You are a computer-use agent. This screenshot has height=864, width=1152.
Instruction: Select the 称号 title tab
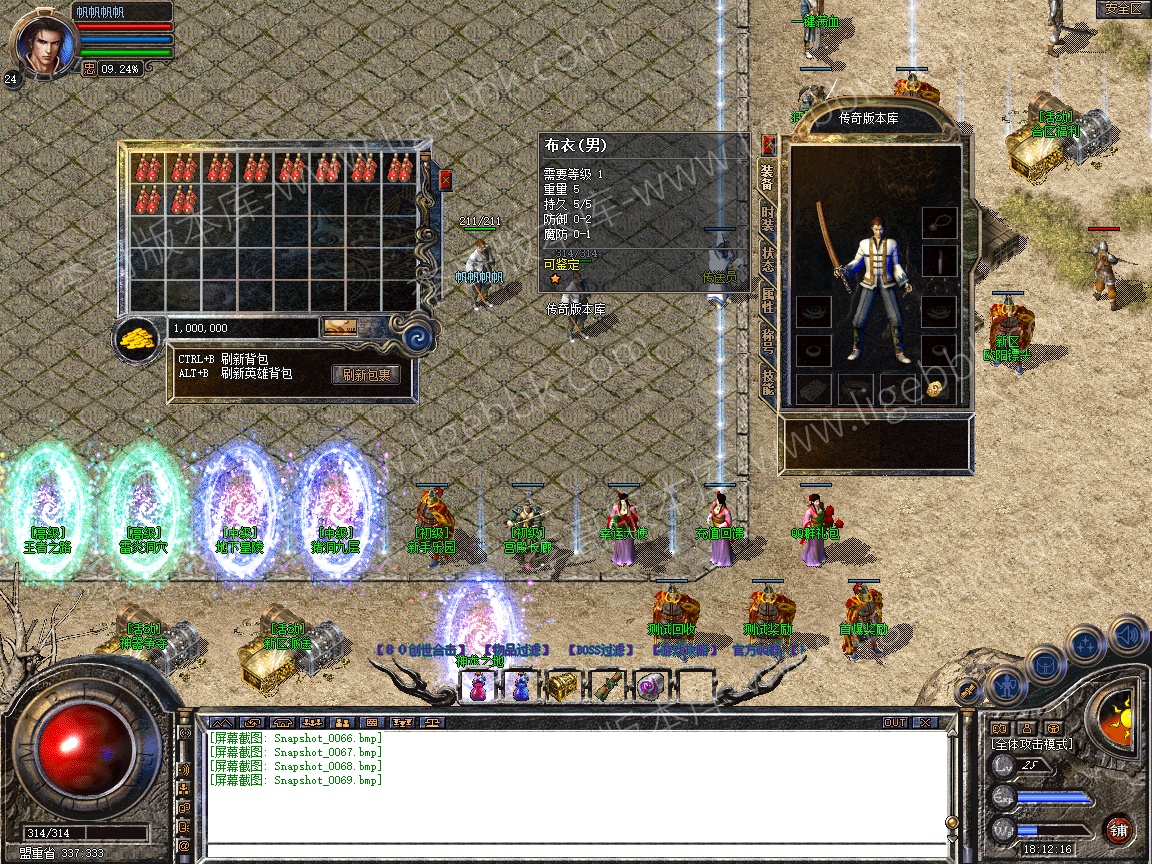click(x=767, y=343)
